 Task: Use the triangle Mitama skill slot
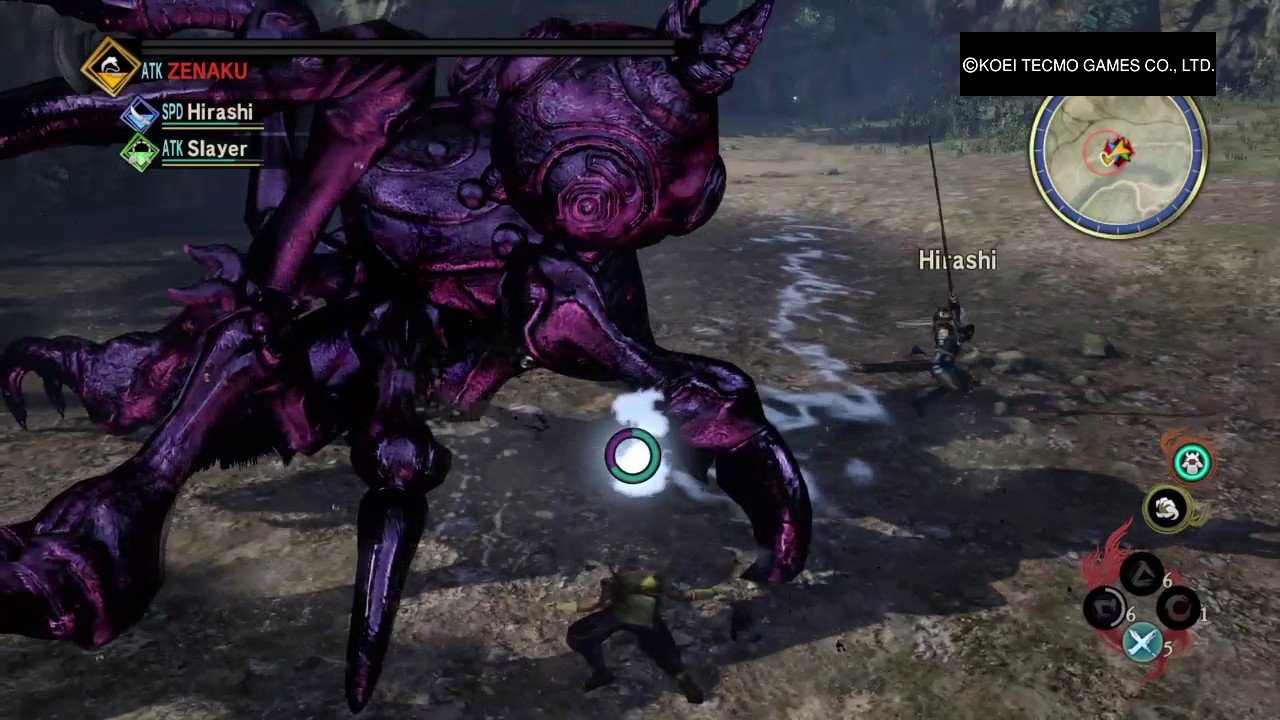tap(1140, 575)
